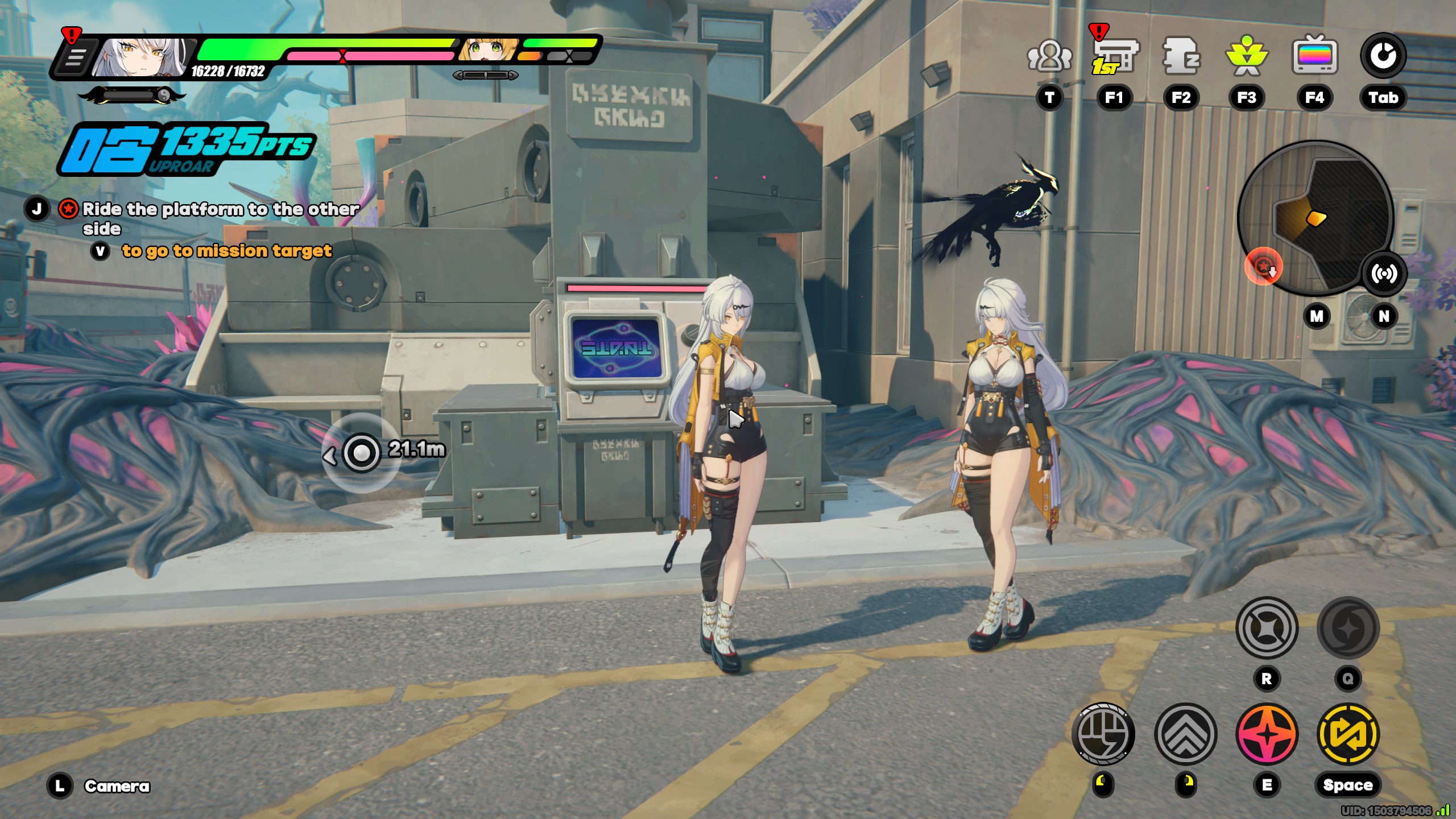This screenshot has height=819, width=1456.
Task: Use the double-chevron dash button
Action: (x=1186, y=734)
